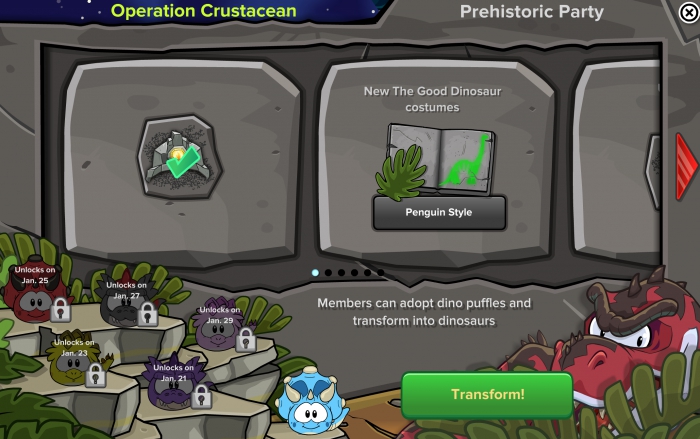Image resolution: width=700 pixels, height=439 pixels.
Task: Open the Penguin Style catalog
Action: pyautogui.click(x=439, y=212)
